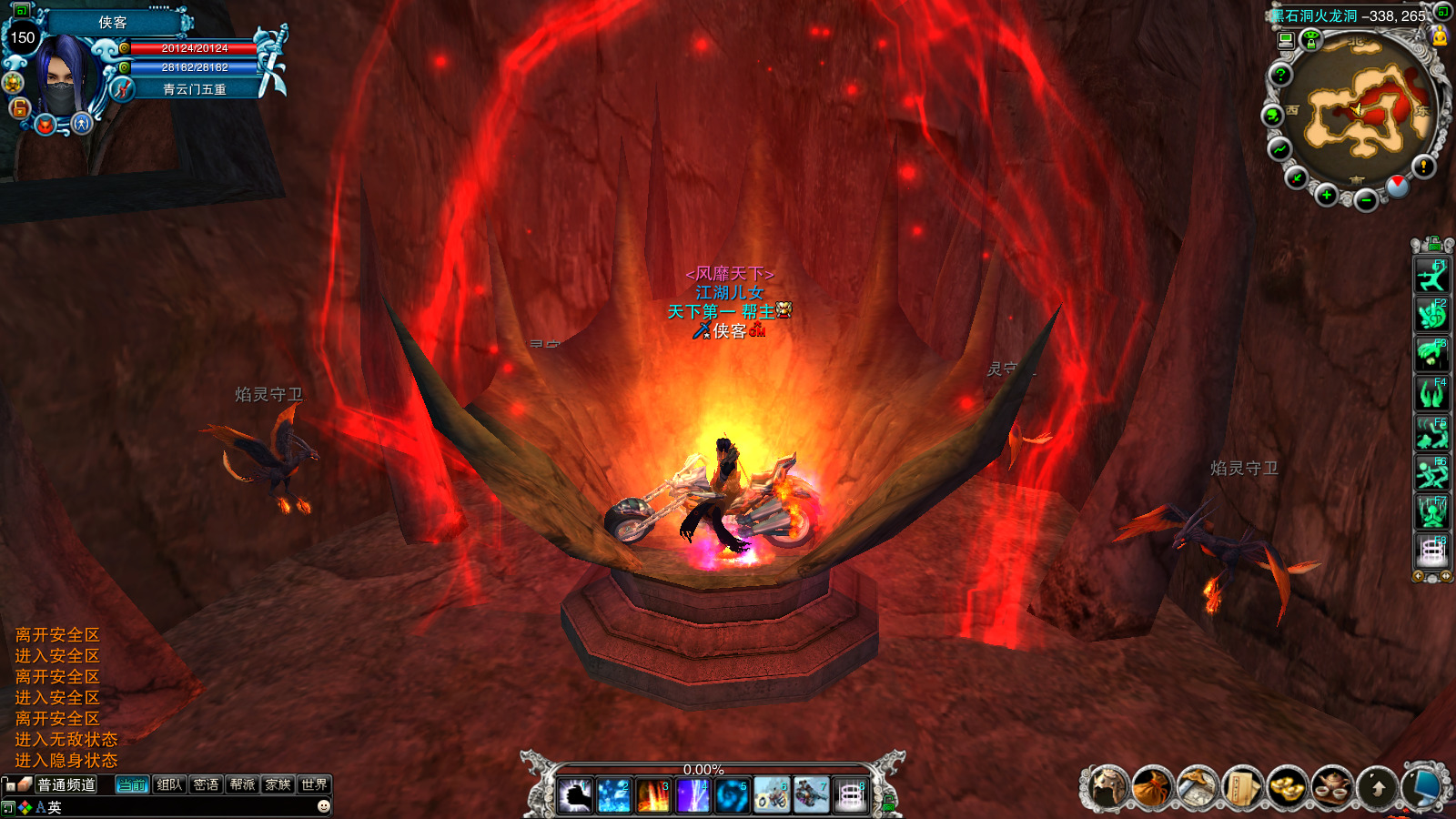Select the motorcycle mount in slot 6
1456x819 pixels.
pos(772,796)
